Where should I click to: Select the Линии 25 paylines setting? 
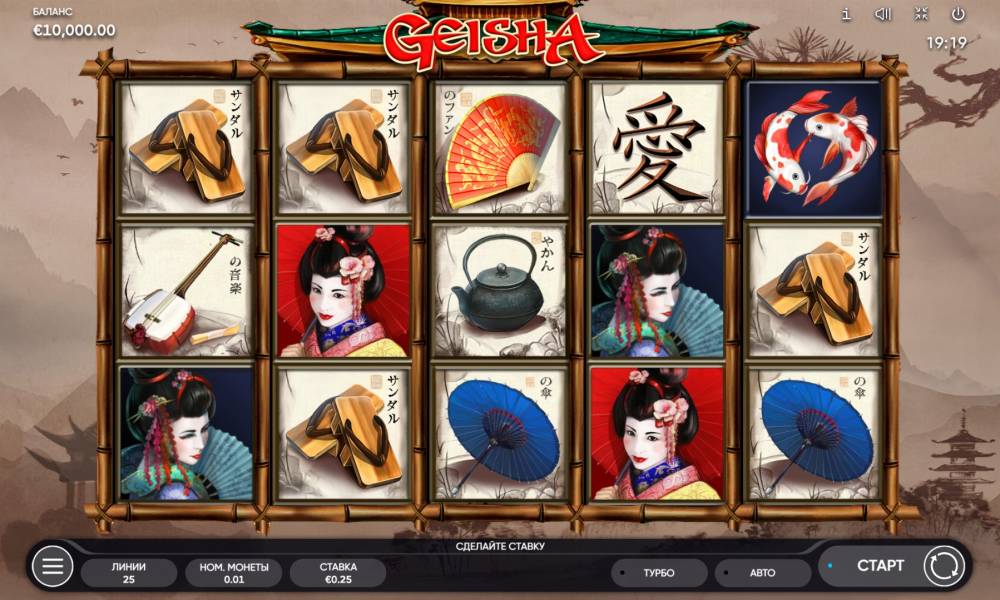click(x=128, y=573)
